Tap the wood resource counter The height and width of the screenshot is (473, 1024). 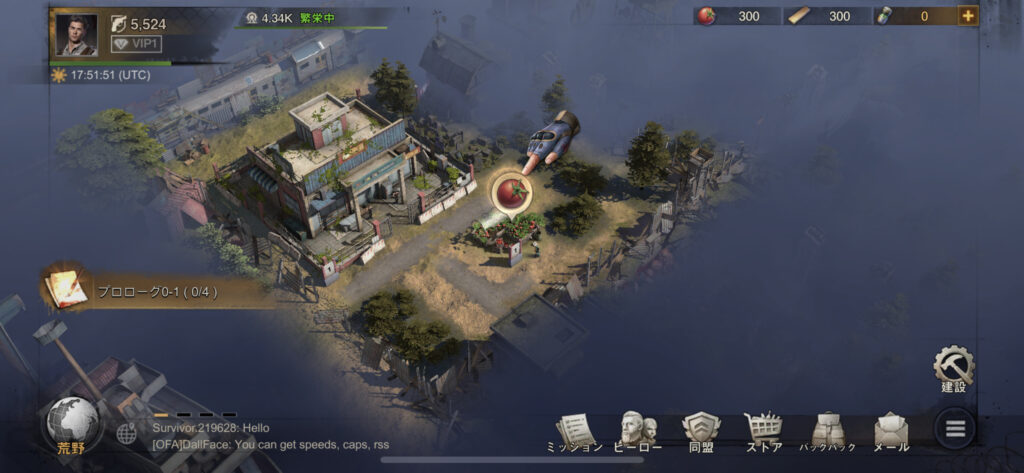[827, 16]
